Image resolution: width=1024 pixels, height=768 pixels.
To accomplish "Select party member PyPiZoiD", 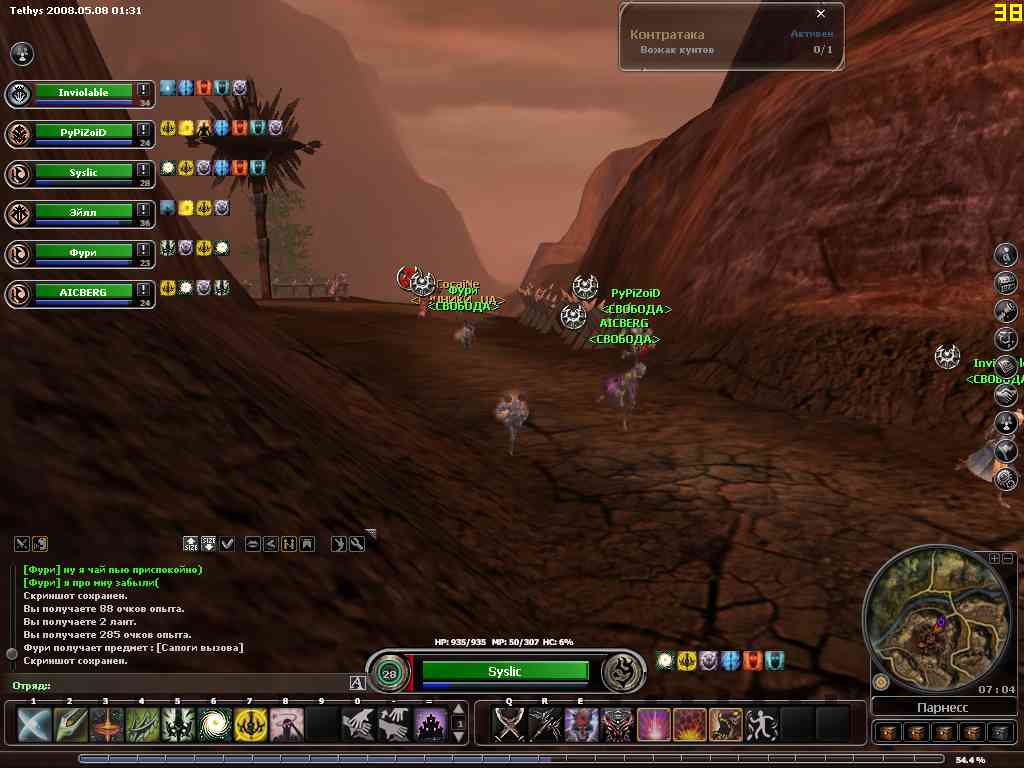I will (83, 132).
